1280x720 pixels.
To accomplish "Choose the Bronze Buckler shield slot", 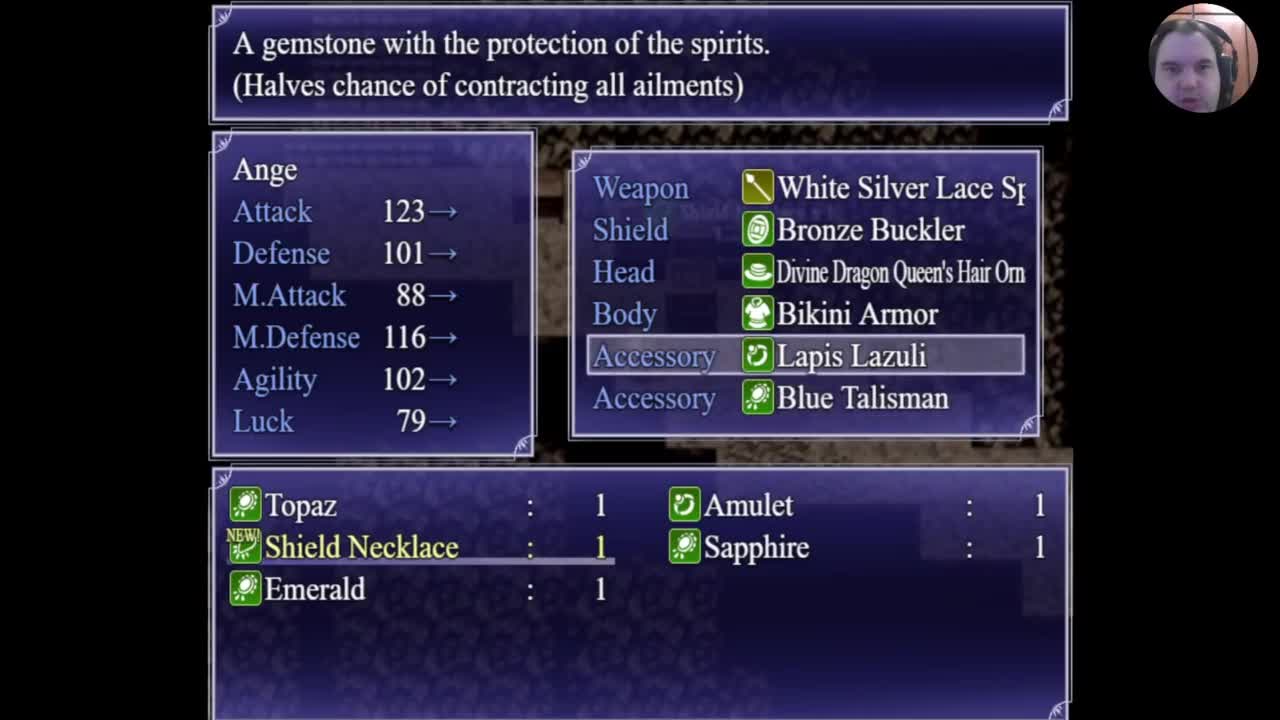I will 806,230.
